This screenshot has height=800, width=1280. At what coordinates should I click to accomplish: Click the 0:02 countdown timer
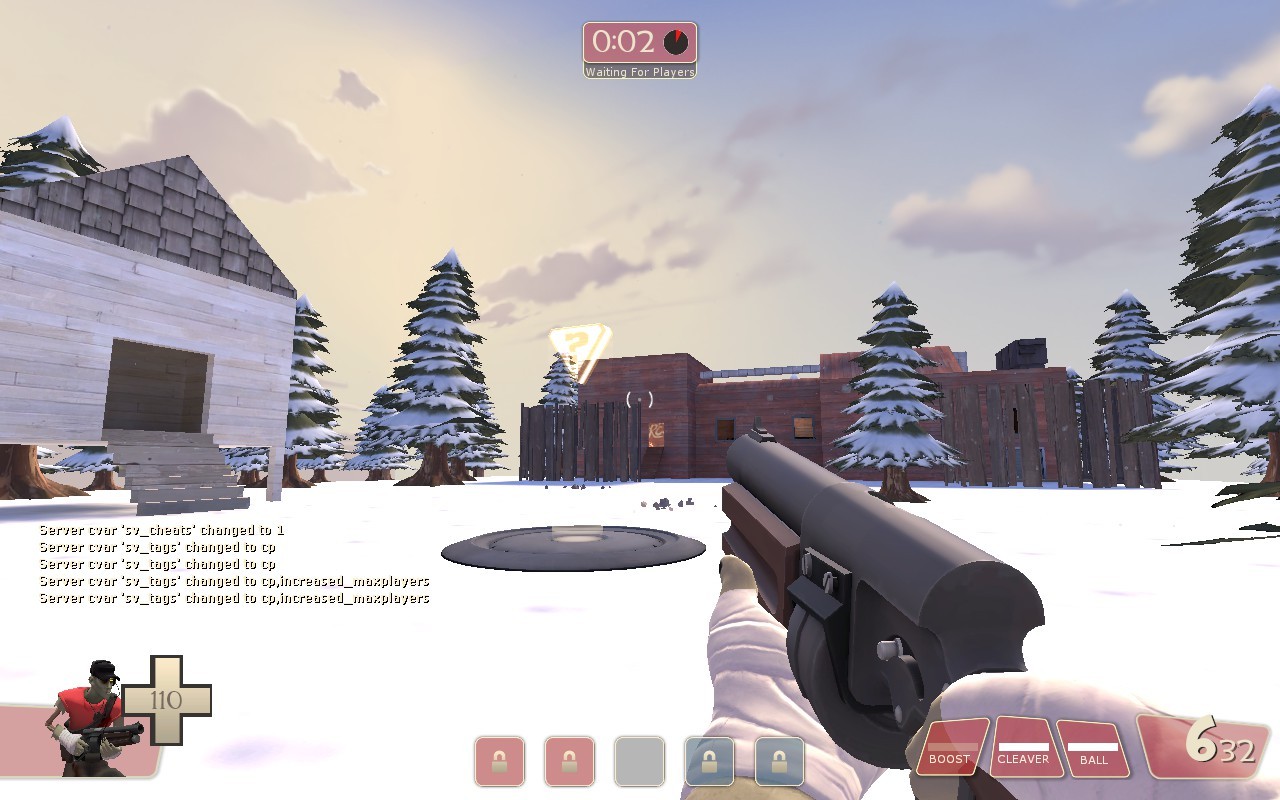click(625, 41)
